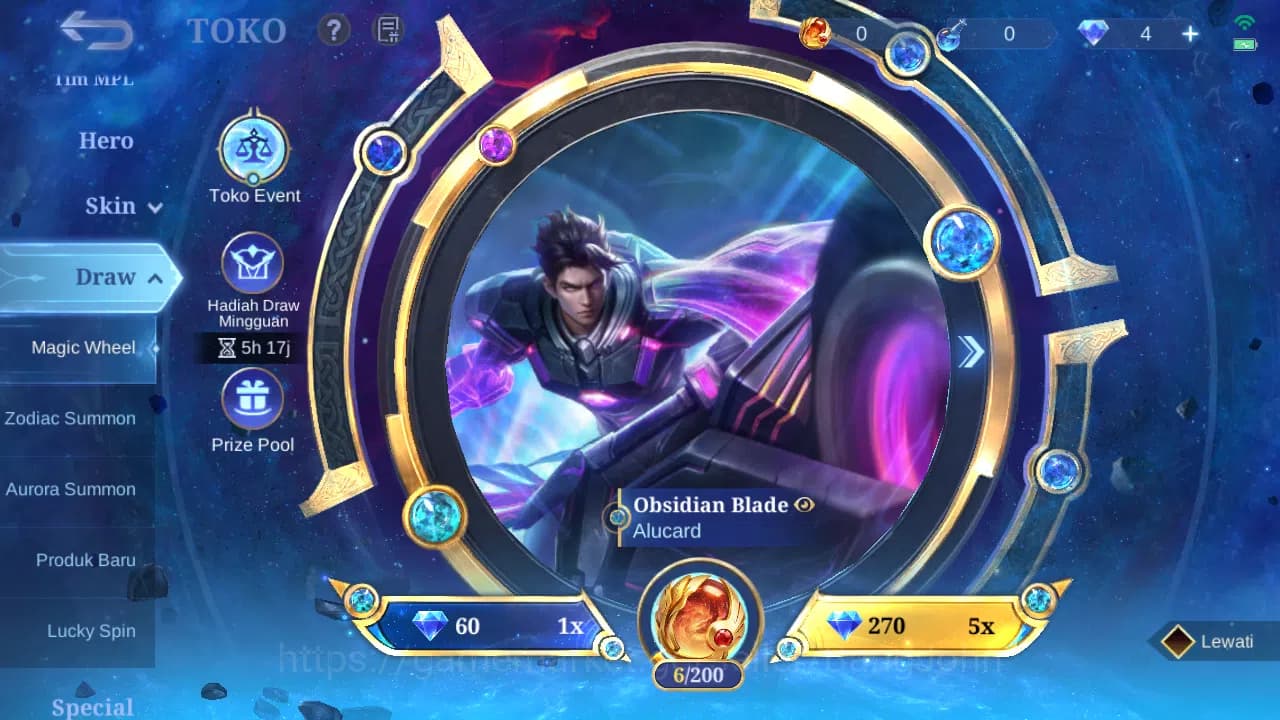
Task: Draw once for 60 diamonds
Action: [x=490, y=624]
